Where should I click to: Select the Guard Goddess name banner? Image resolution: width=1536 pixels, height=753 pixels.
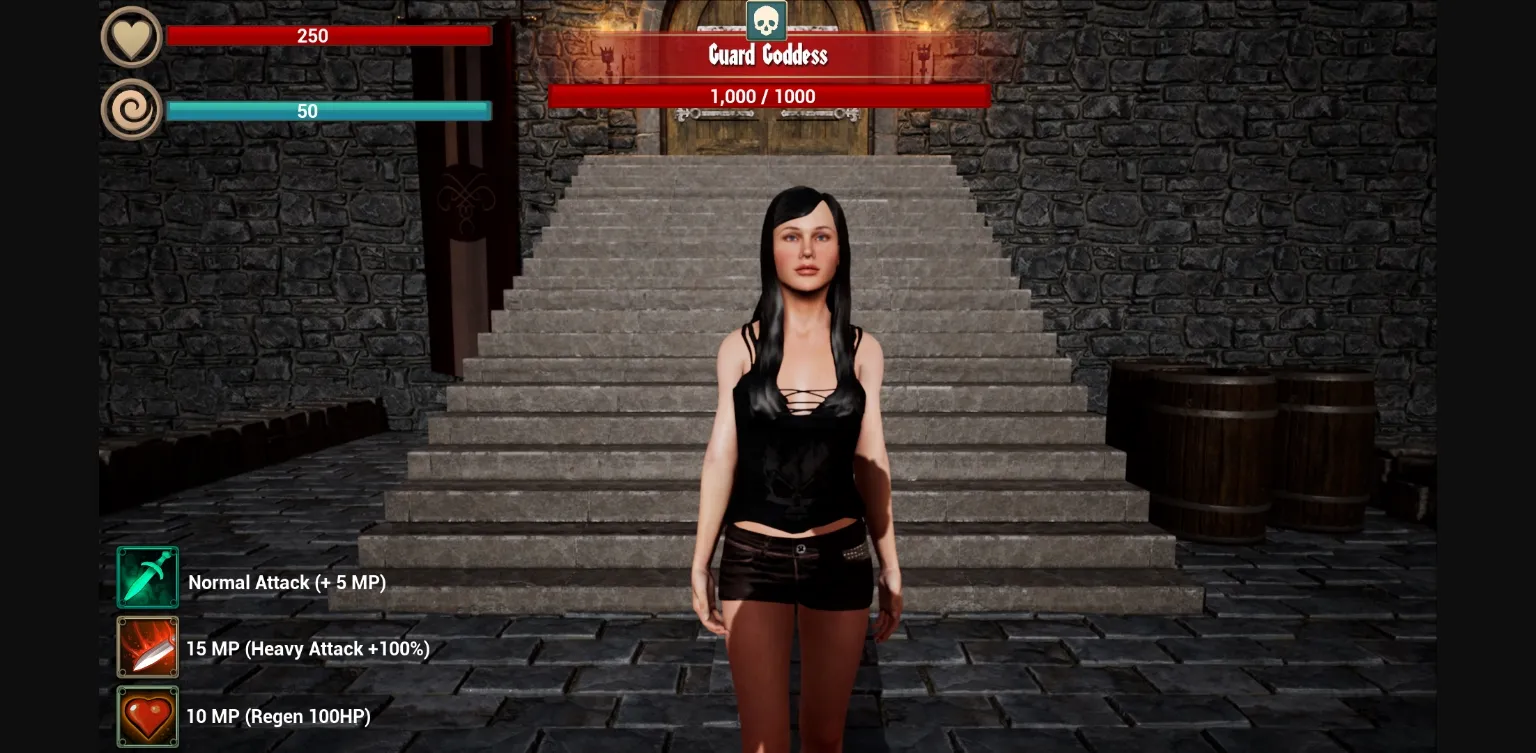[768, 56]
